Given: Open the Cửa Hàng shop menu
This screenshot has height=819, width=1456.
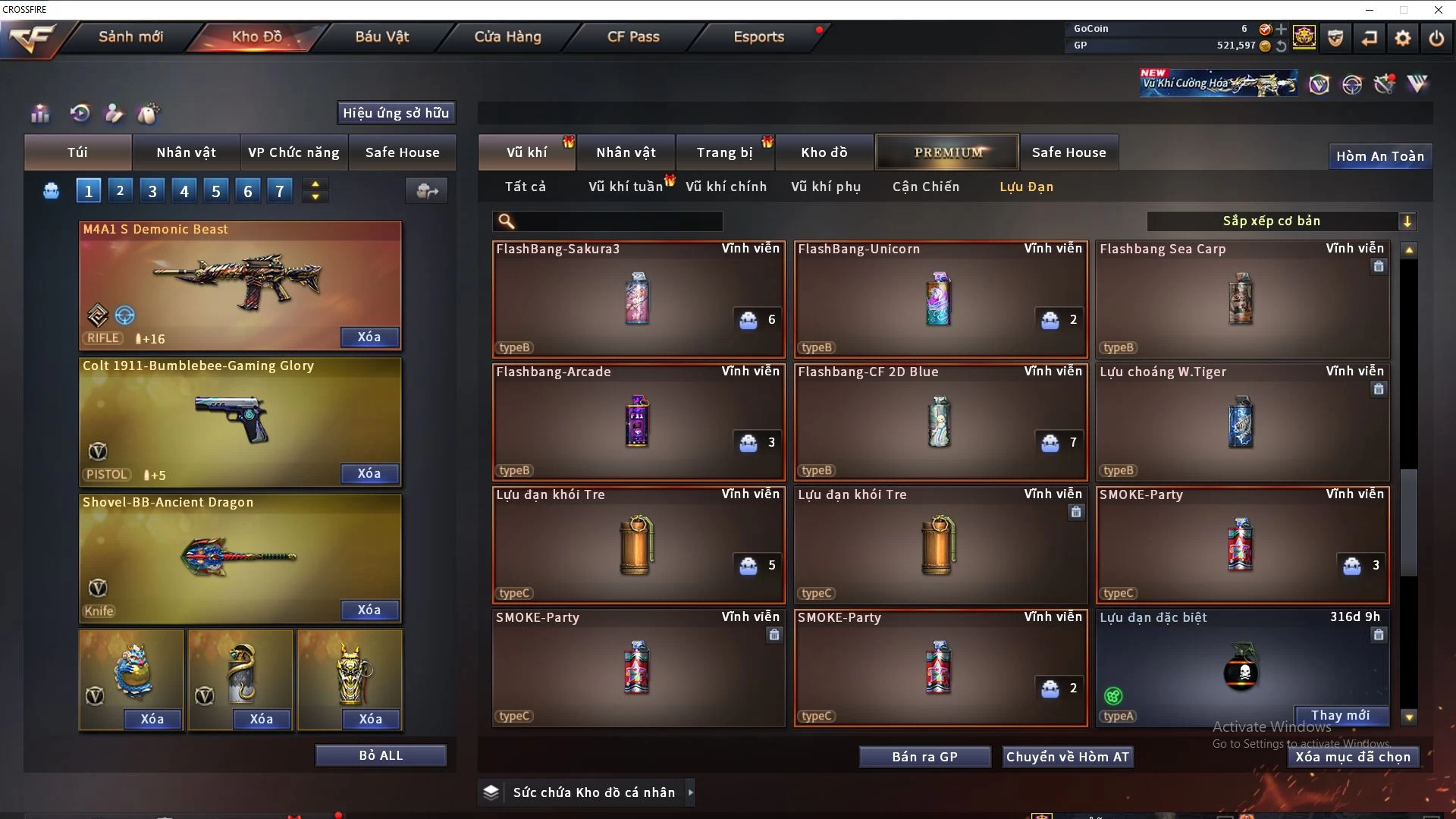Looking at the screenshot, I should tap(507, 36).
